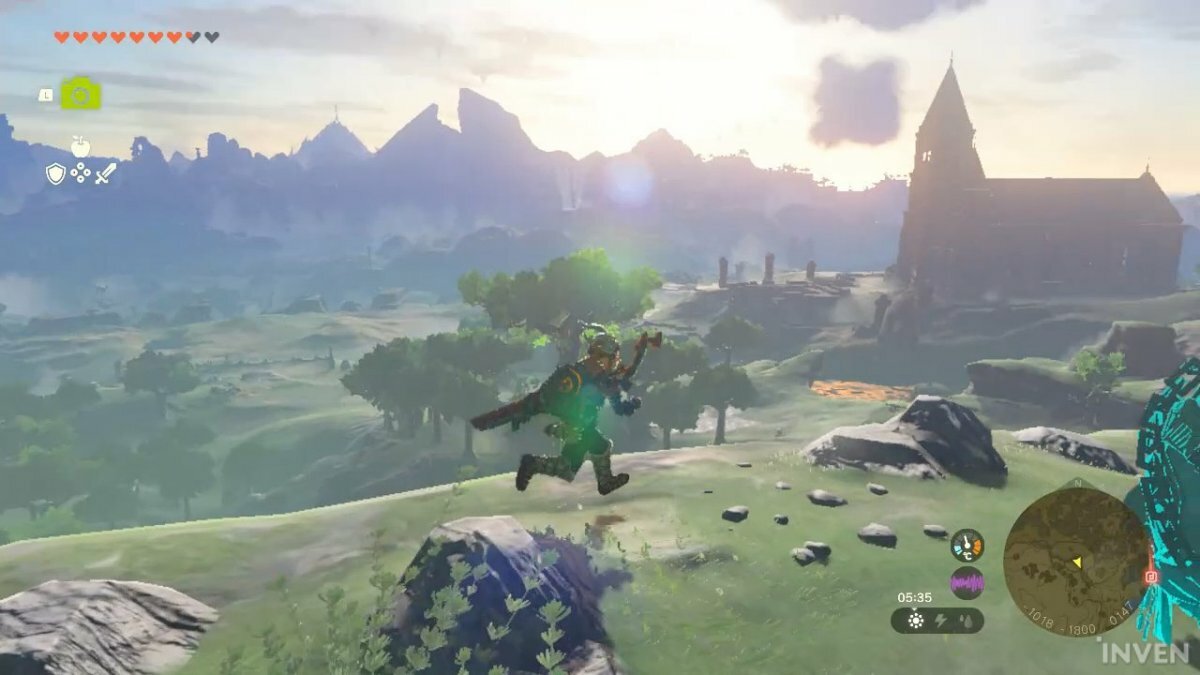This screenshot has width=1200, height=675.
Task: Click the purple noise meter icon
Action: tap(967, 582)
